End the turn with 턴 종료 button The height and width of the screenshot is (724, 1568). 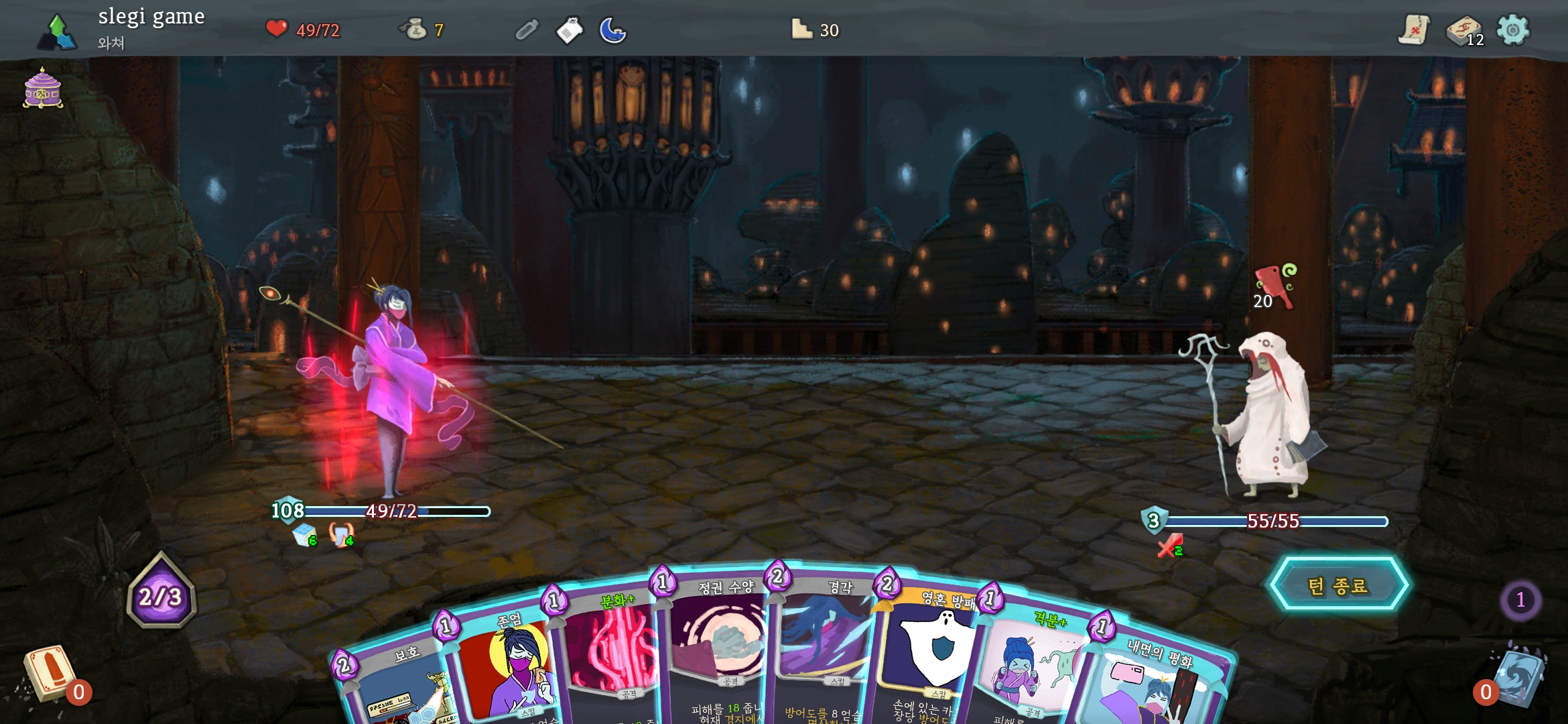1338,585
